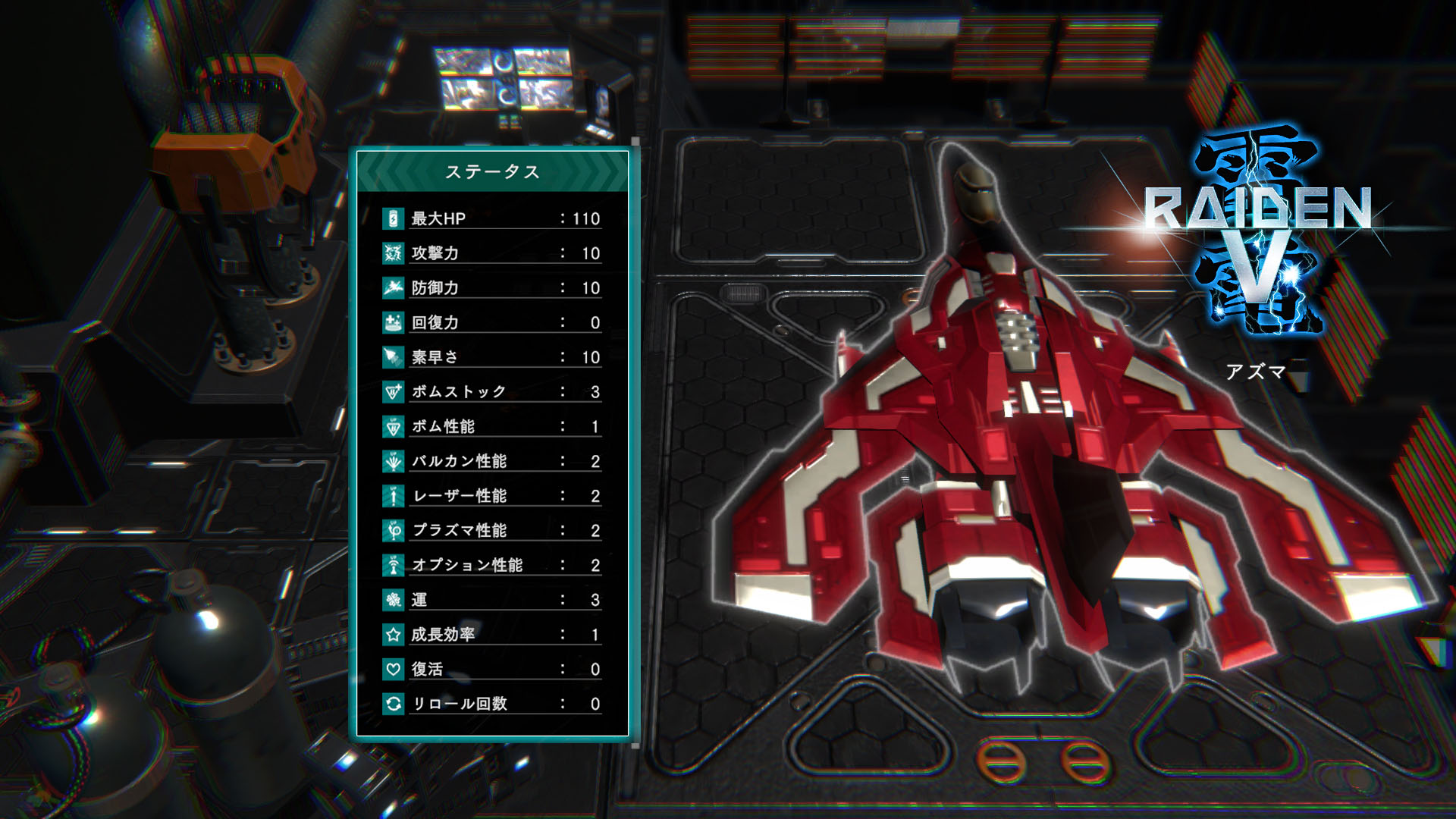Select the リロール回数 reroll count row

[x=492, y=704]
